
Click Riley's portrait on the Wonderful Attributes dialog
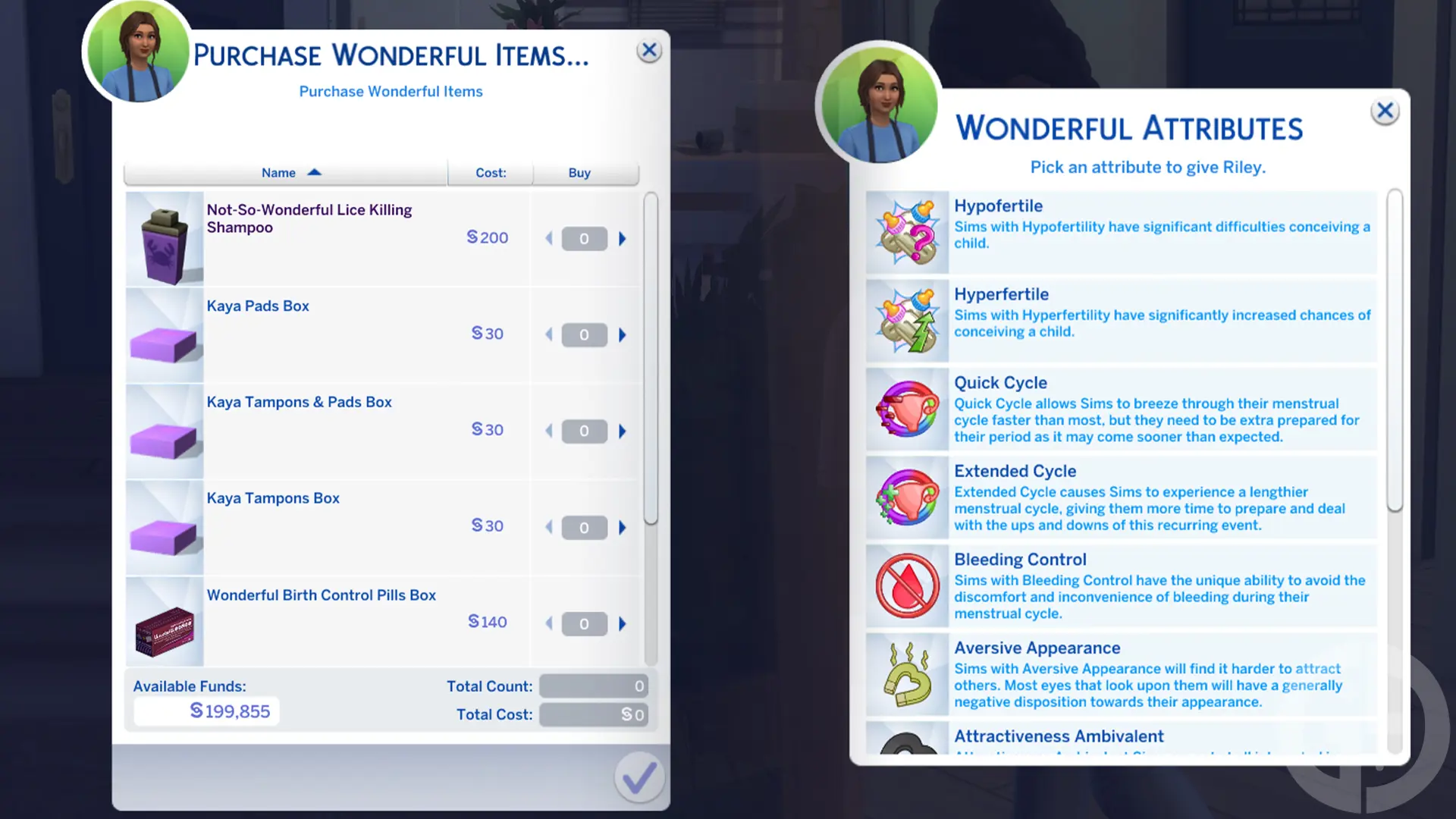pyautogui.click(x=880, y=102)
